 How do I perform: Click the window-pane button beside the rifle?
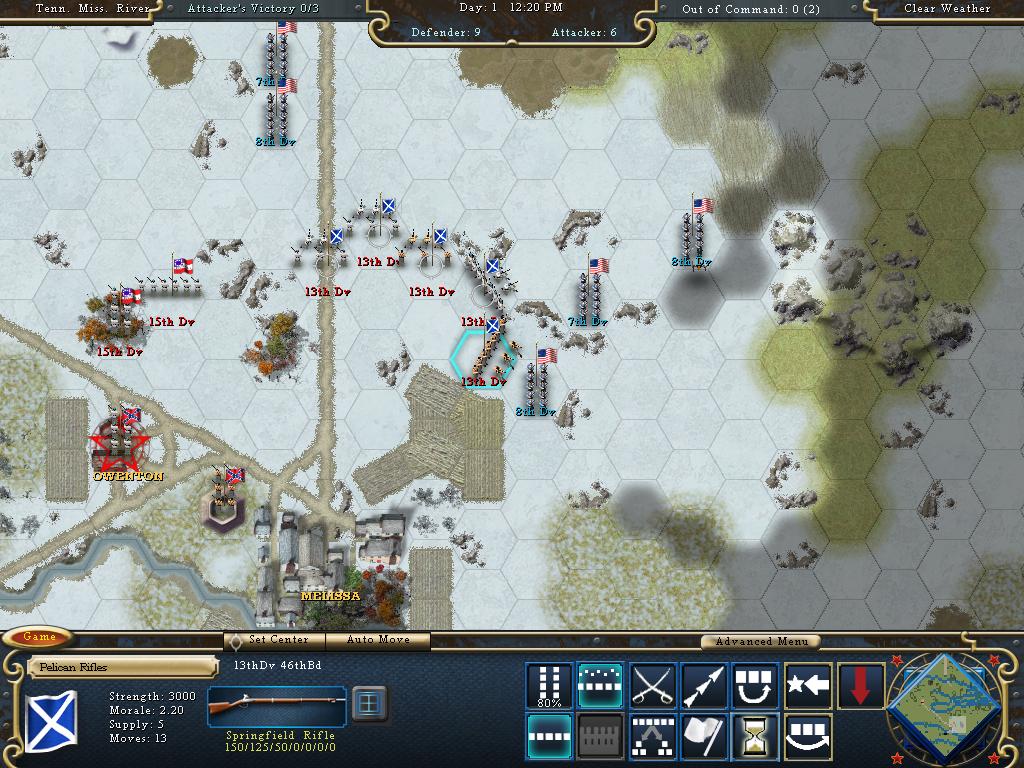coord(369,703)
